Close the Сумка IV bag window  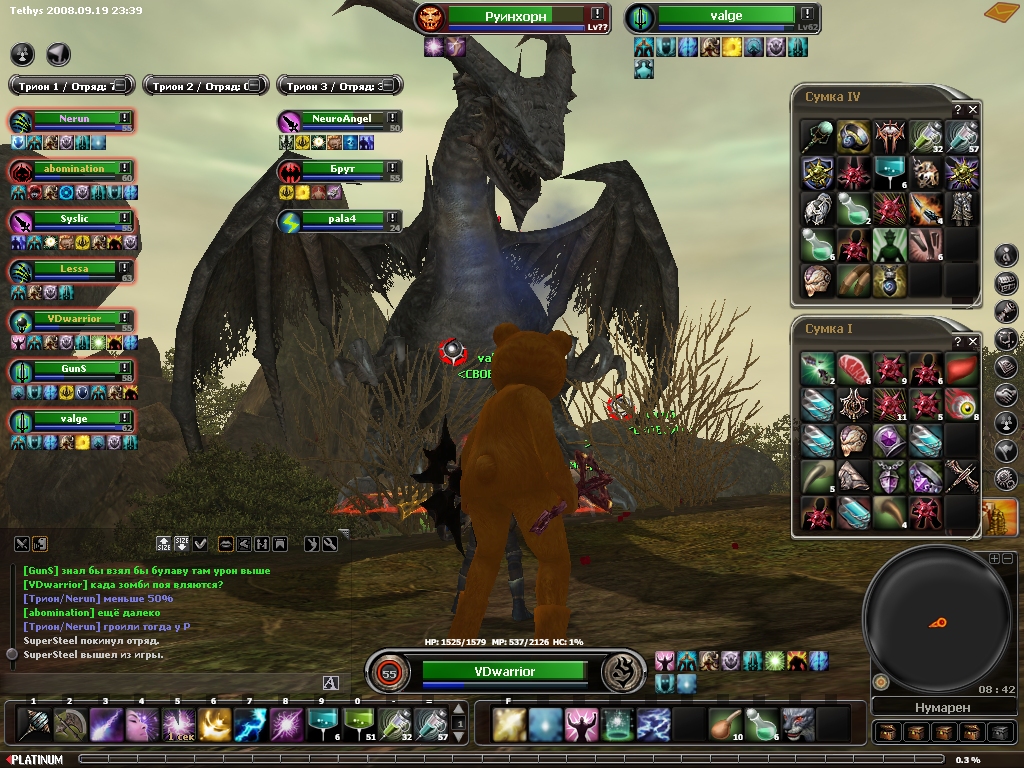[973, 109]
